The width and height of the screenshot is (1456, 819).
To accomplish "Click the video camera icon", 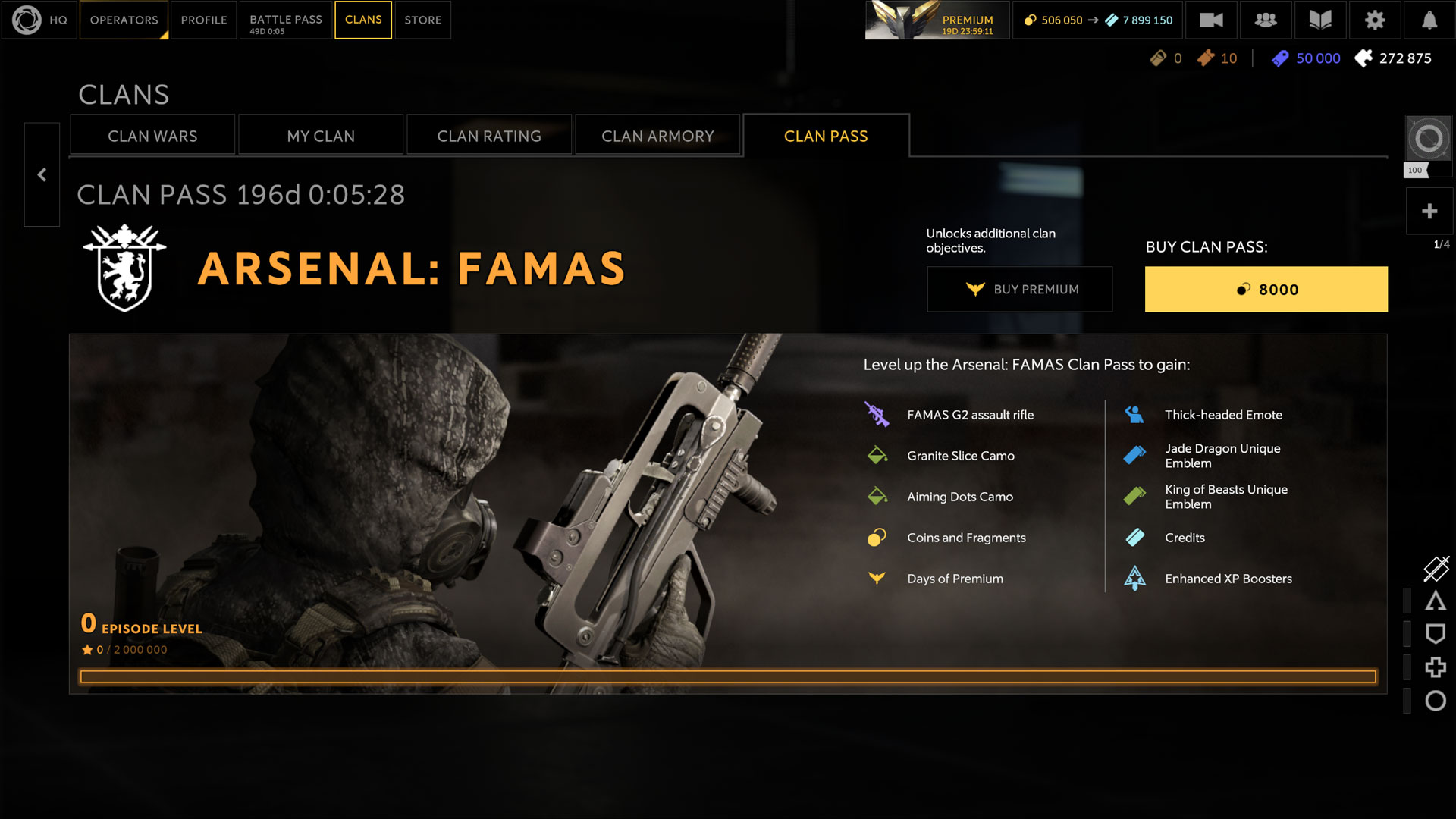I will (x=1211, y=20).
